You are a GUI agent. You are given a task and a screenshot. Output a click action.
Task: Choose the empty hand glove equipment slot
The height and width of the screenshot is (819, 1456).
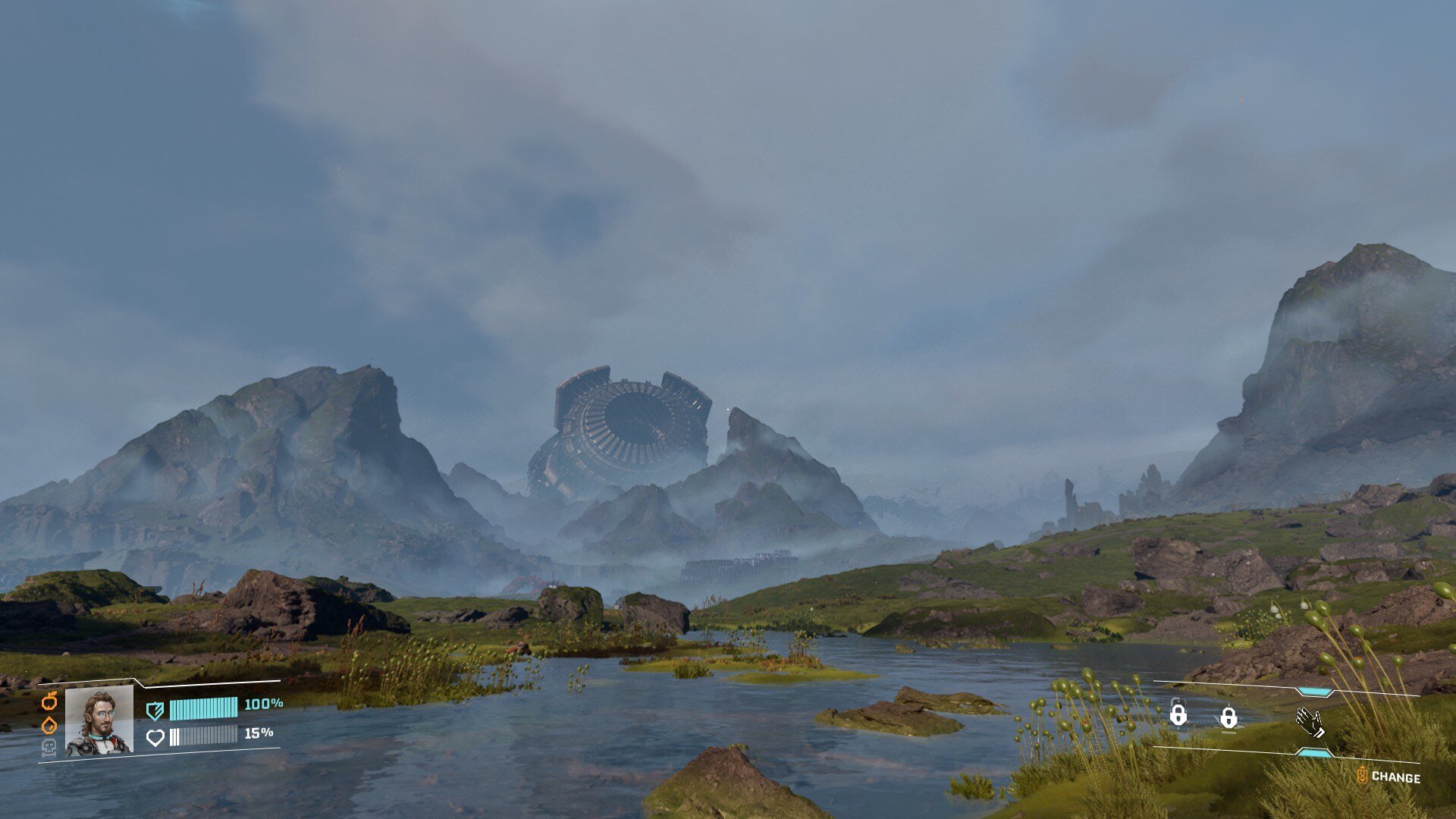click(1310, 722)
